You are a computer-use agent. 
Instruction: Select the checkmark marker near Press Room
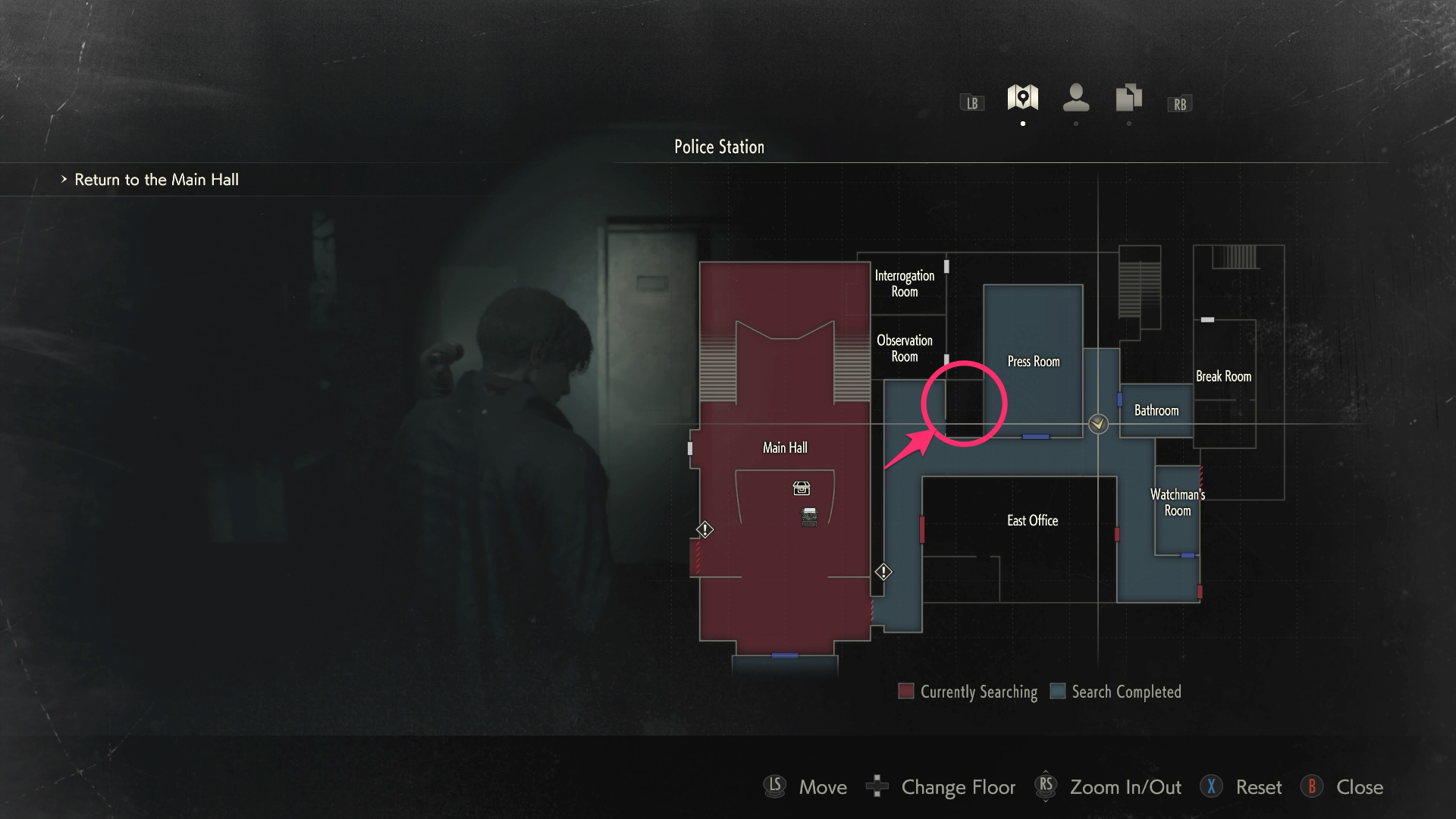pyautogui.click(x=1098, y=424)
